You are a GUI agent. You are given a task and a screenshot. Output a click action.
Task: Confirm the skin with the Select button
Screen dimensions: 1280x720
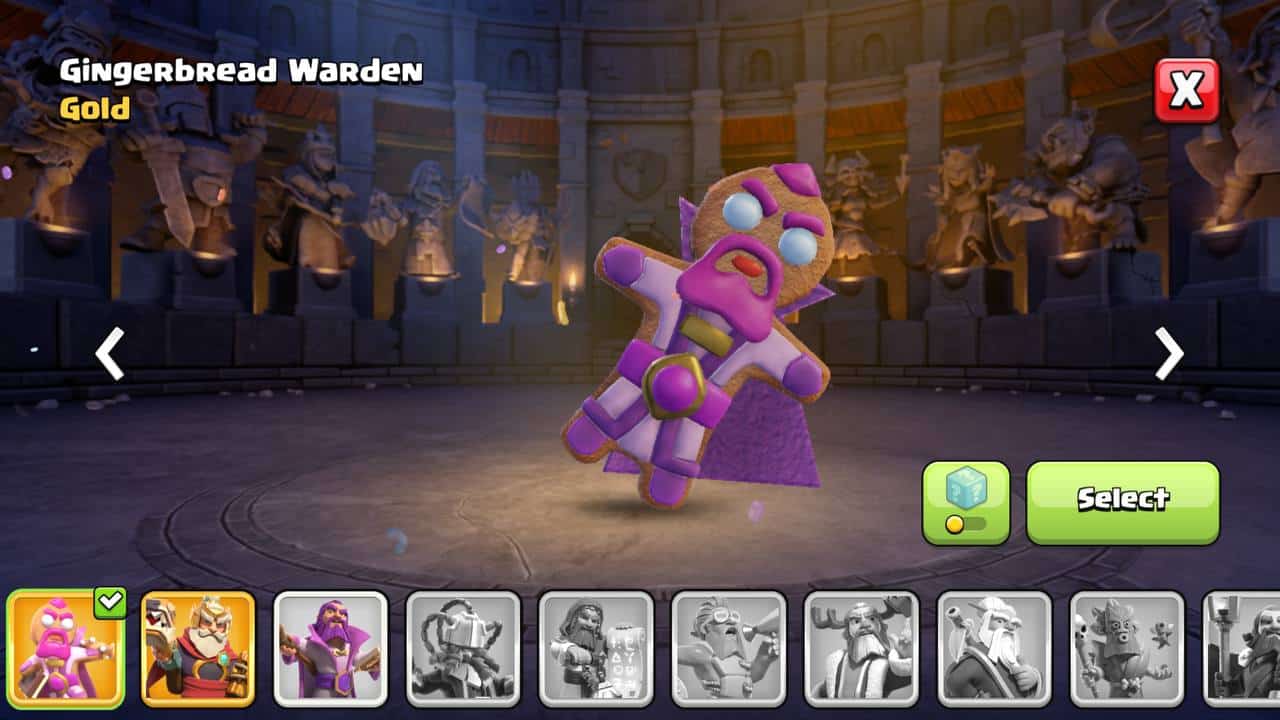[1122, 502]
